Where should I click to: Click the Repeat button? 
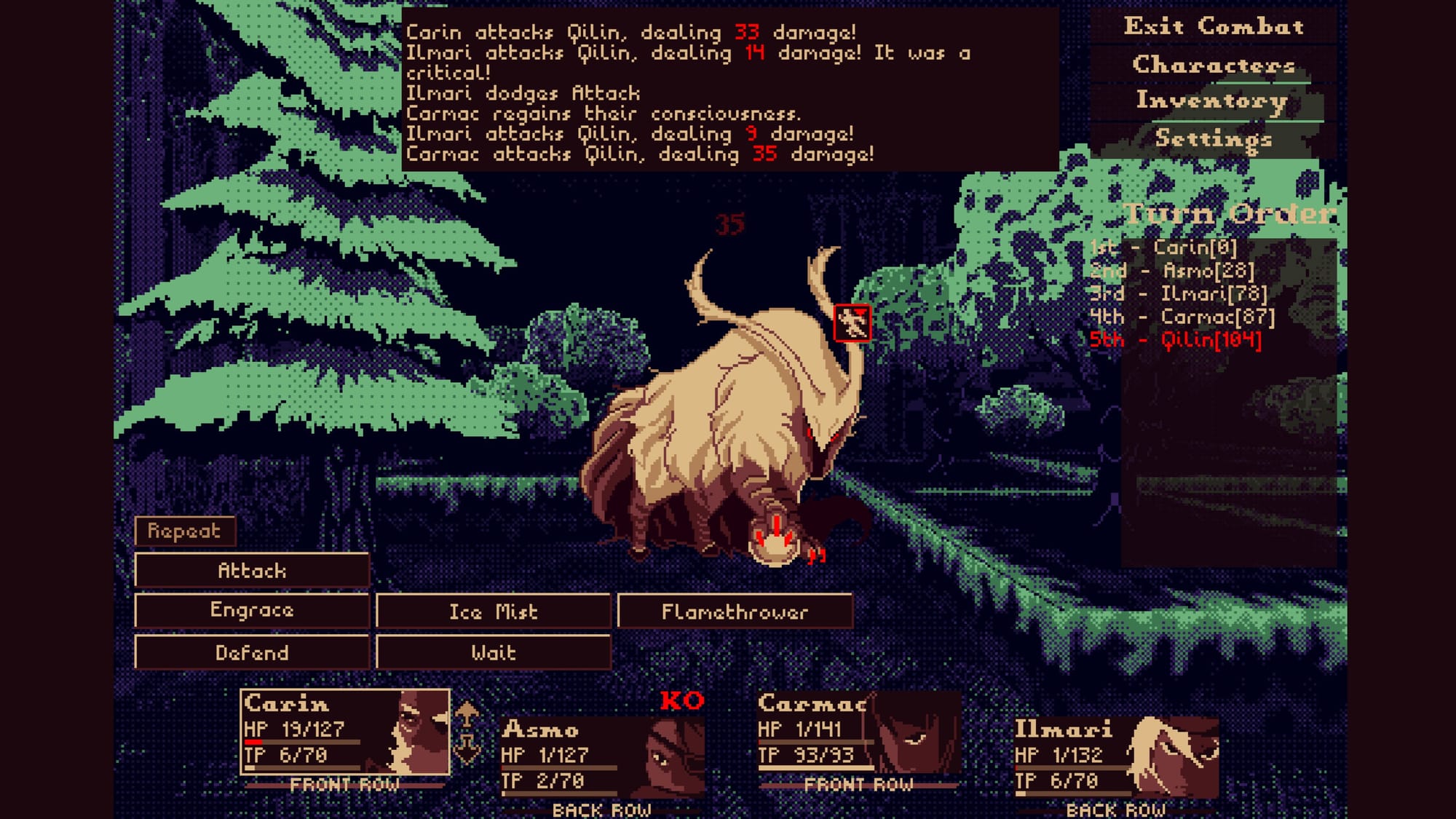tap(184, 531)
